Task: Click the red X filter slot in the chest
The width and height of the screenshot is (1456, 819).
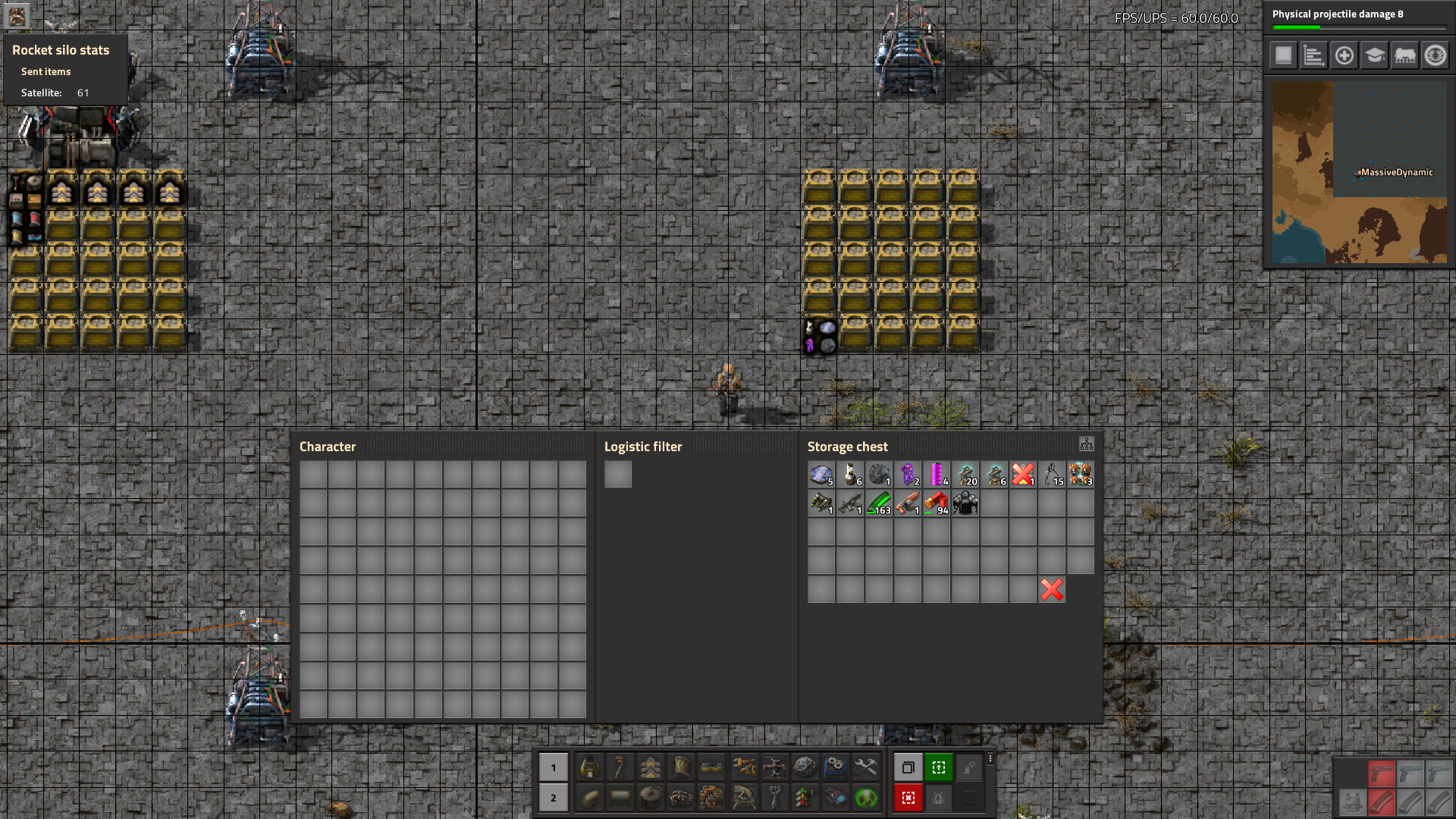Action: click(x=1051, y=589)
